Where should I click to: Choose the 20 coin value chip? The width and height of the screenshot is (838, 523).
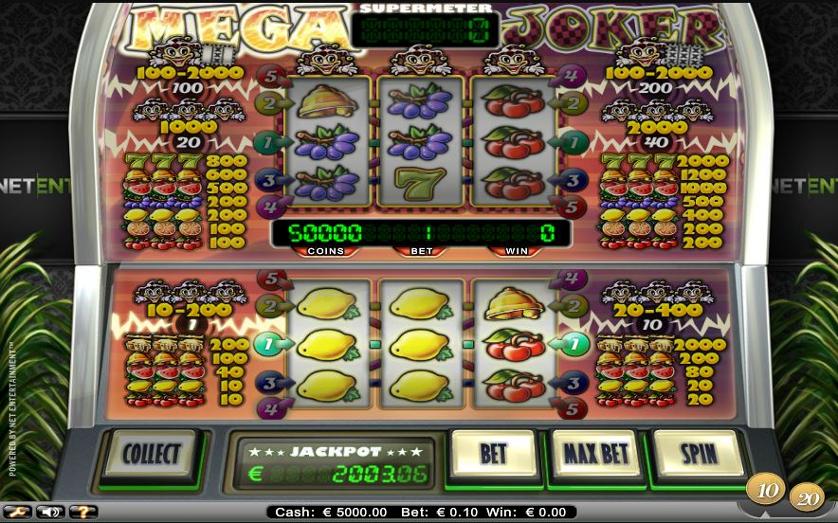806,496
